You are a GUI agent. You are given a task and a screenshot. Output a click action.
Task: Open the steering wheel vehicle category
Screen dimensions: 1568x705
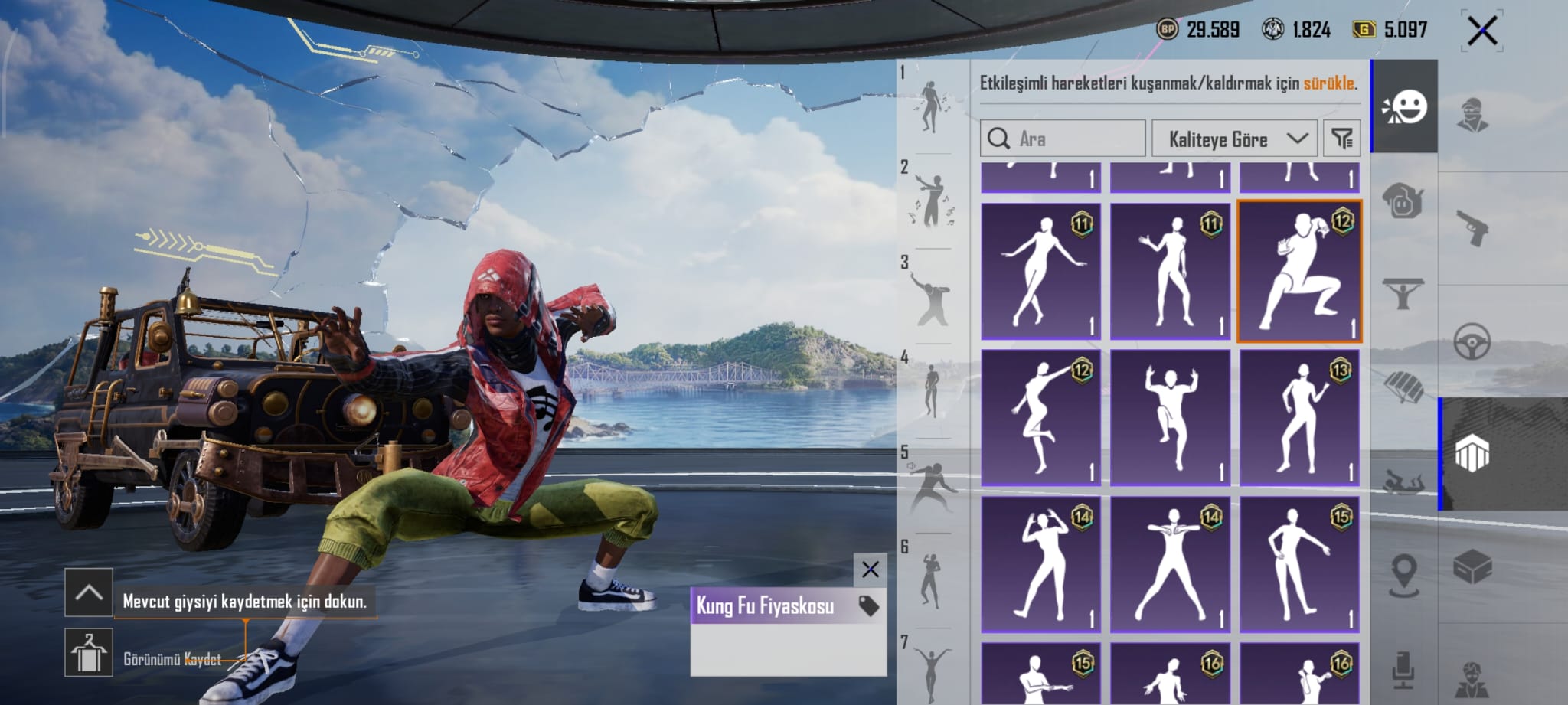(x=1472, y=342)
